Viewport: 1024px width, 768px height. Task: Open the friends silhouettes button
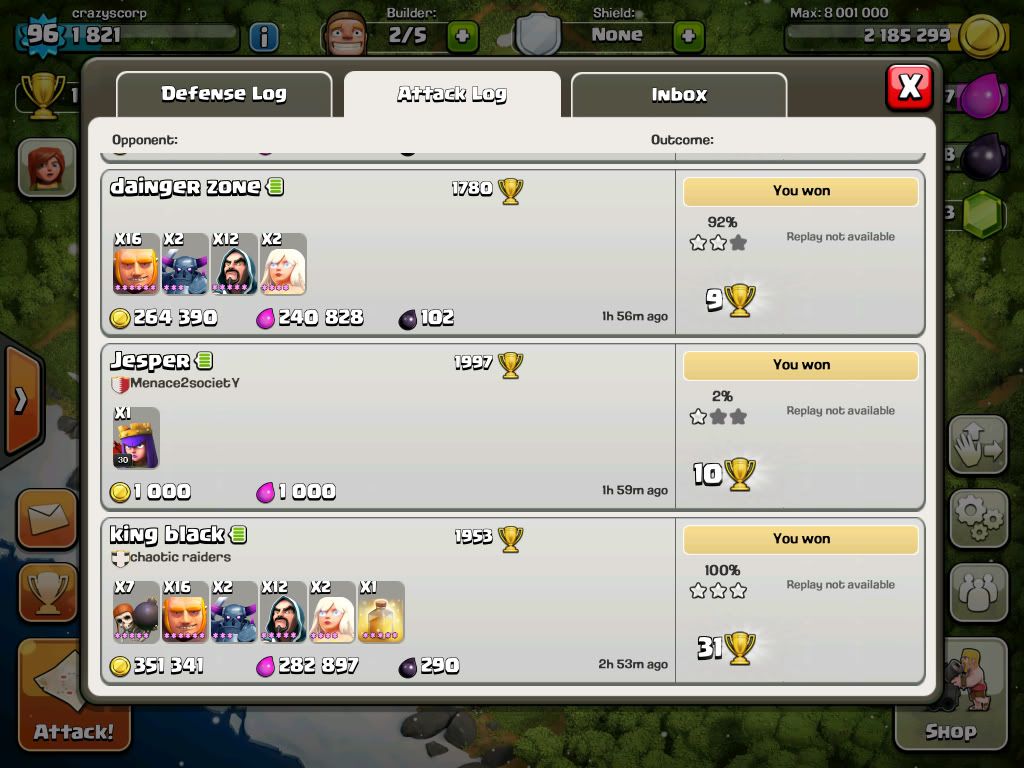coord(978,592)
